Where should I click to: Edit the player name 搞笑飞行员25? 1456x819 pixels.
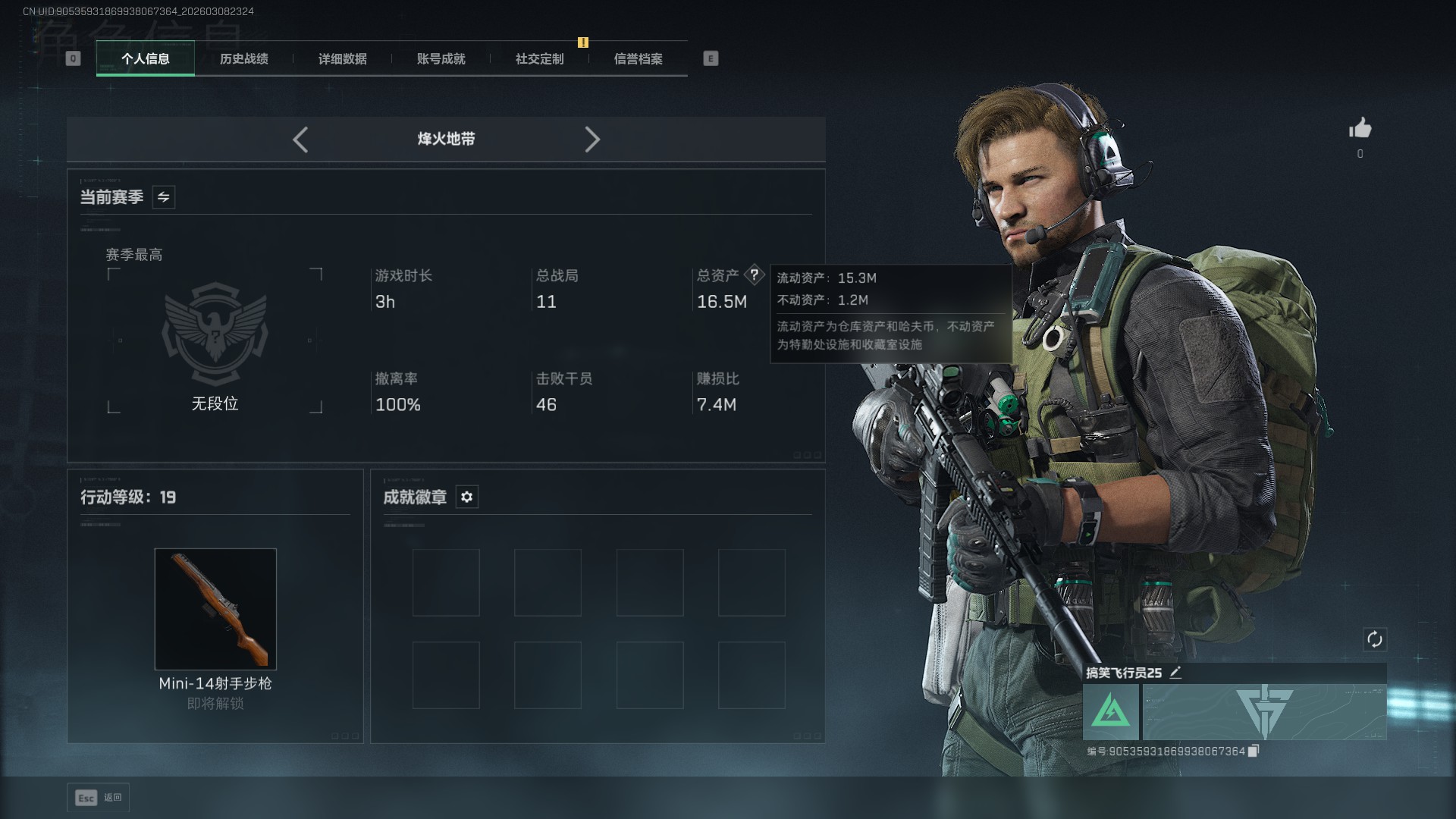[1175, 673]
